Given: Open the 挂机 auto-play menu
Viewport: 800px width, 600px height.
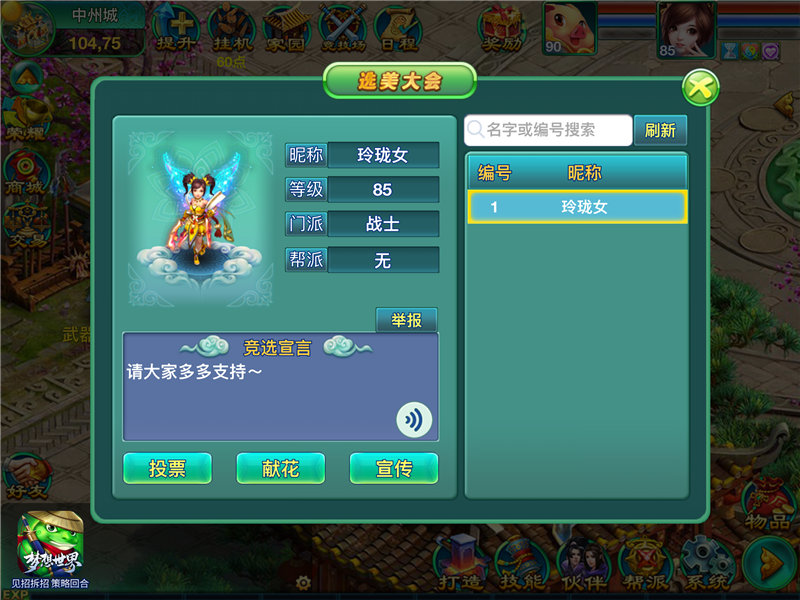Looking at the screenshot, I should point(234,30).
